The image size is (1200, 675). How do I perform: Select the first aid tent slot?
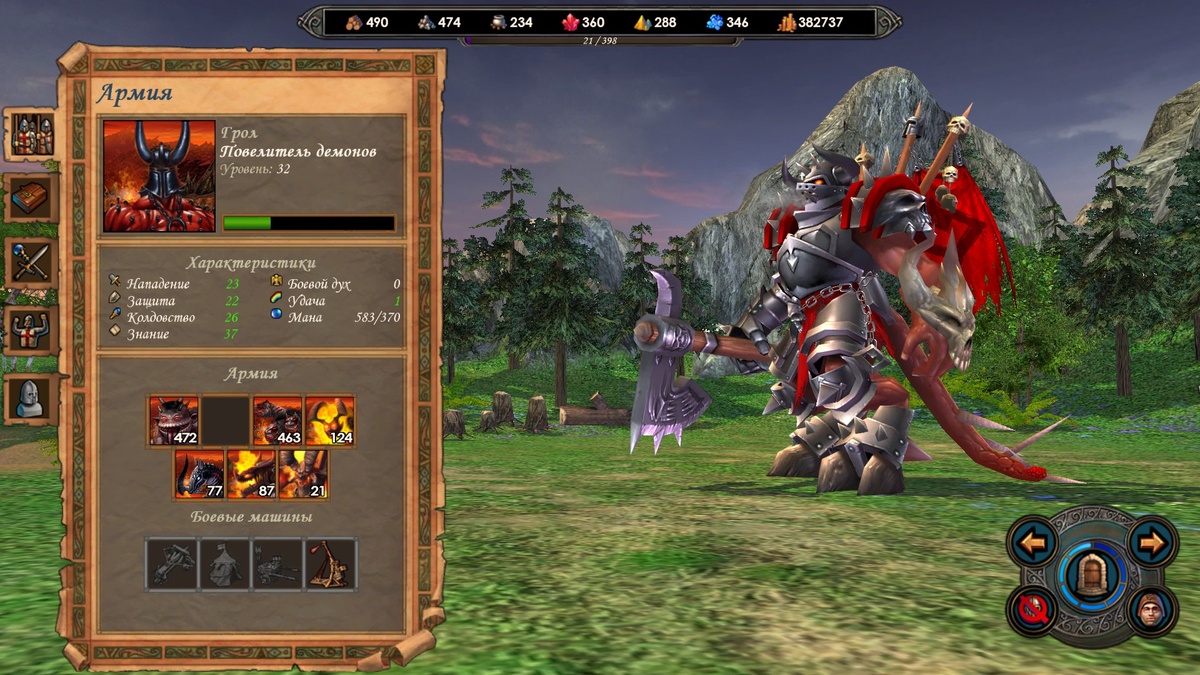[225, 563]
